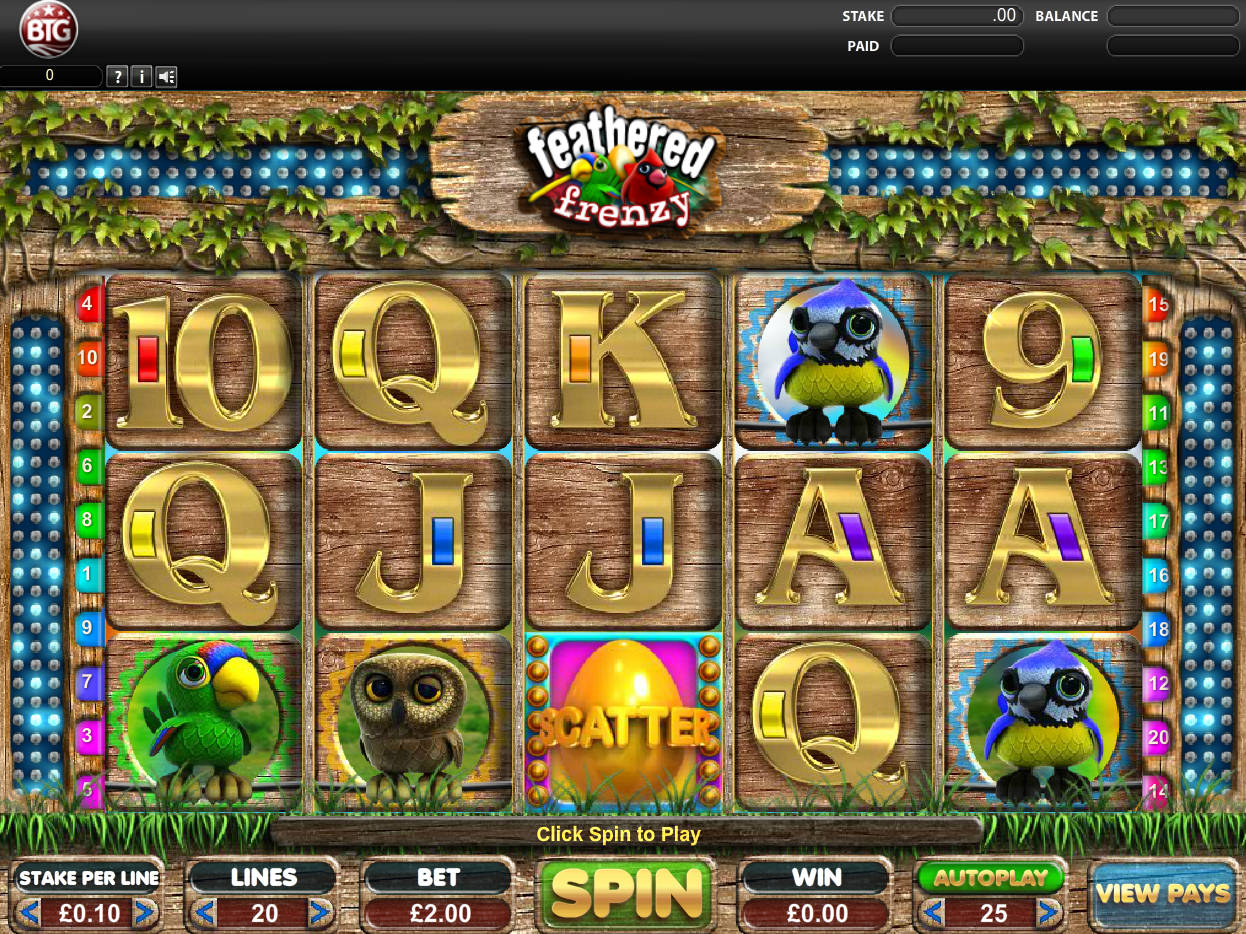Spin the reels with the SPIN button
The image size is (1246, 934).
[x=626, y=892]
